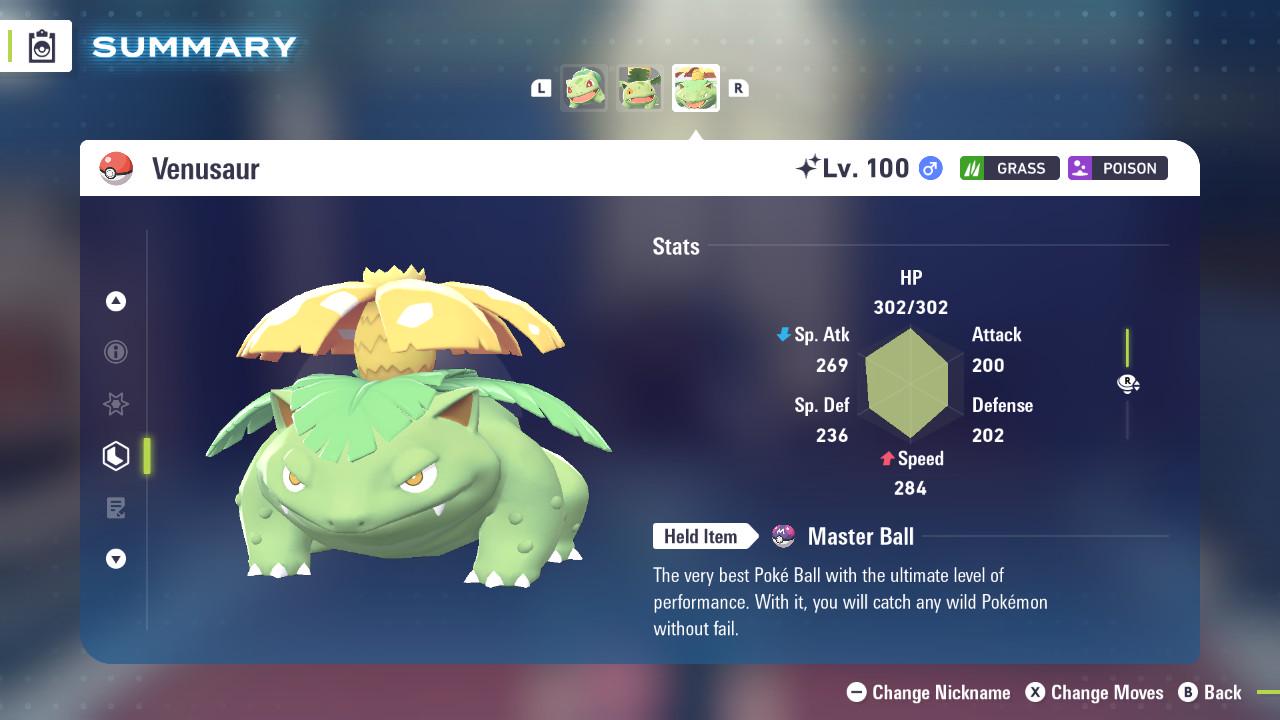Choose the Ivysaur party thumbnail
Screen dimensions: 1280x720
point(639,88)
